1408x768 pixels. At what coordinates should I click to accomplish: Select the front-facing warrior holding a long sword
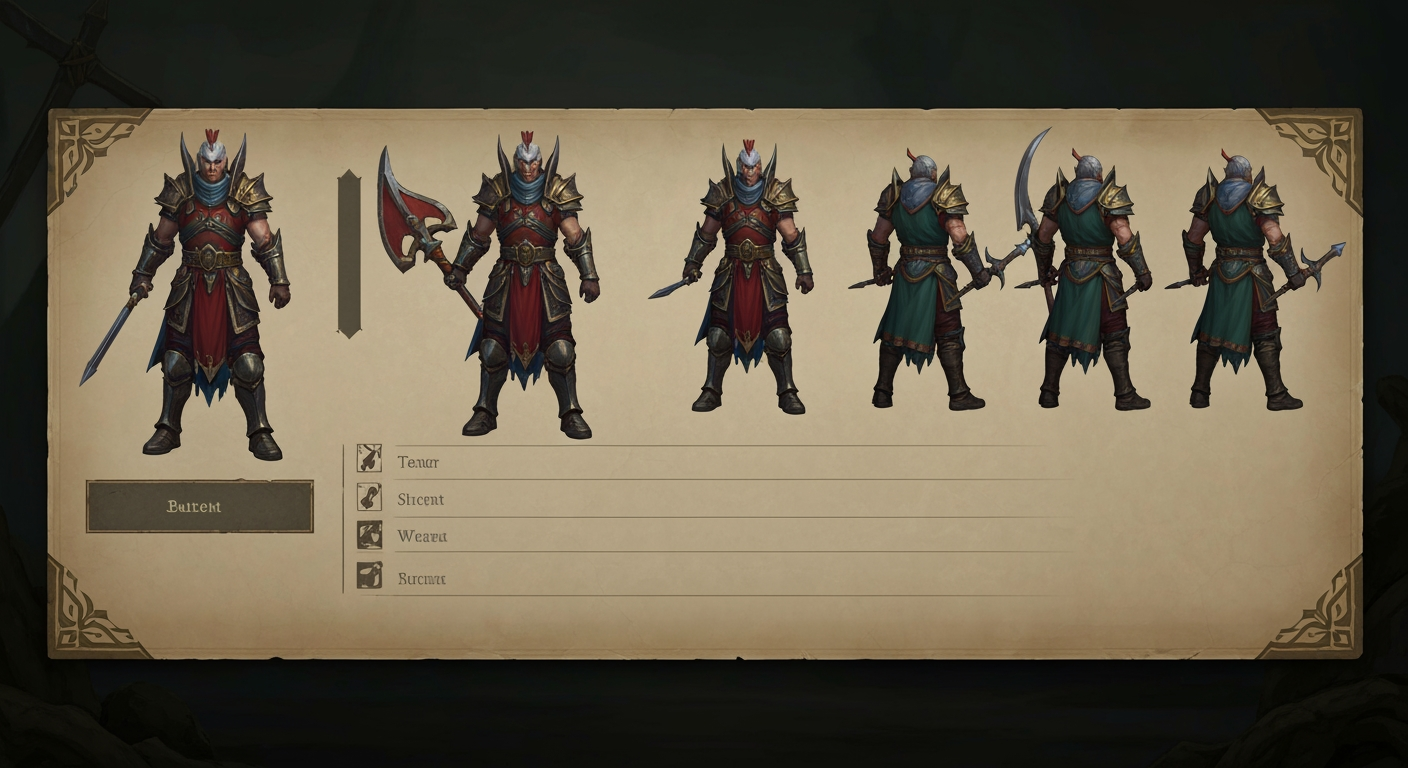[x=211, y=295]
